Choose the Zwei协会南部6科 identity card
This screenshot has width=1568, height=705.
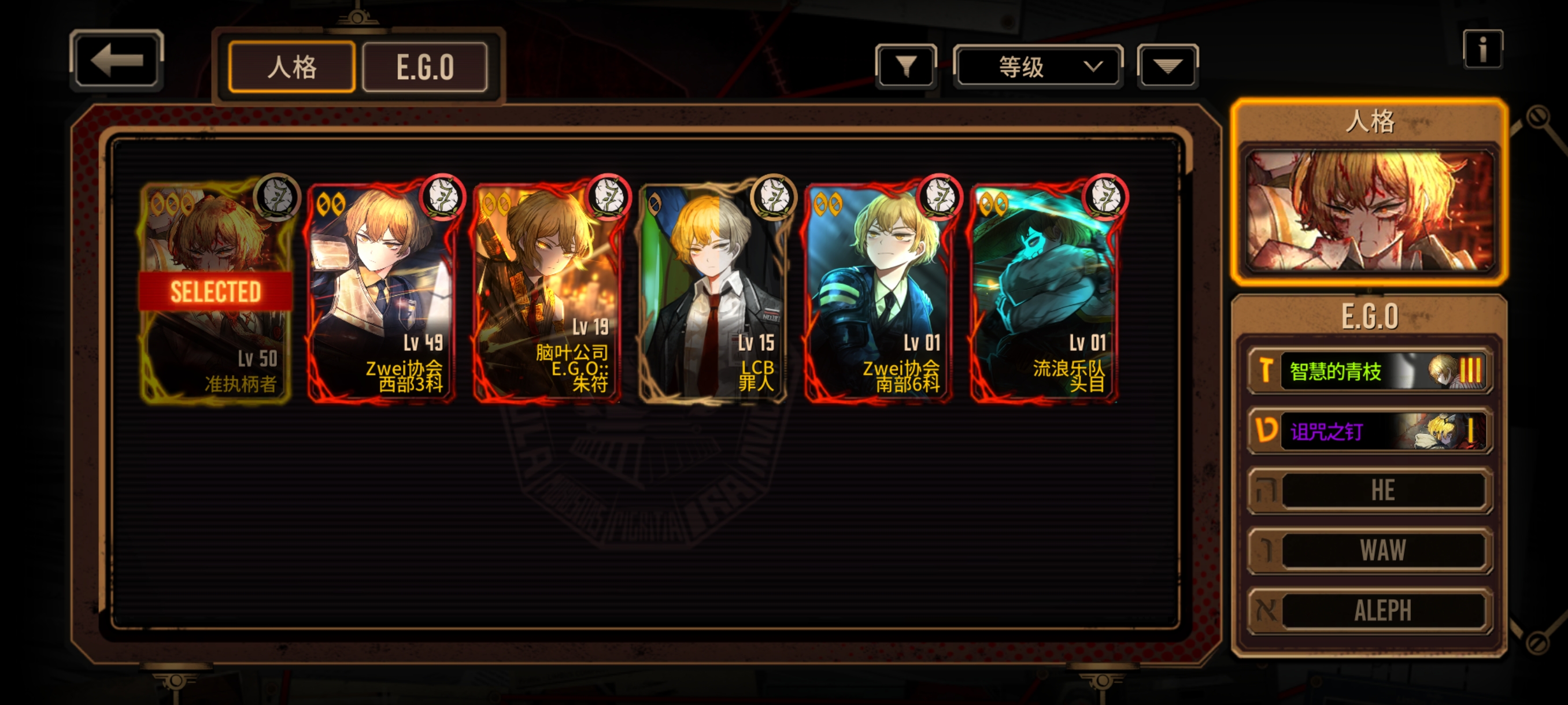[878, 292]
